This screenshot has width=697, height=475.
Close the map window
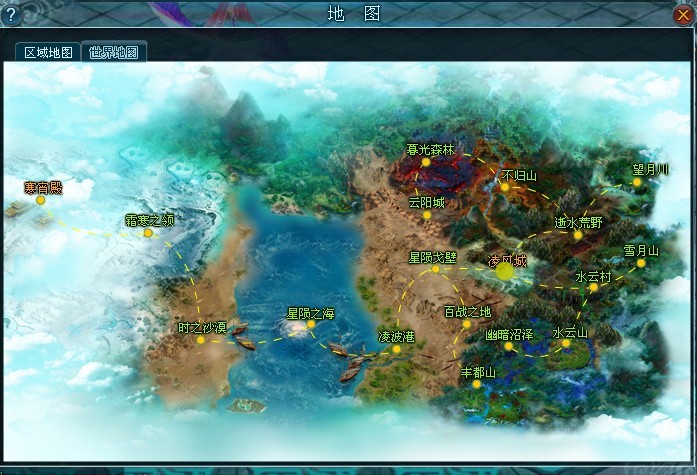(x=683, y=14)
